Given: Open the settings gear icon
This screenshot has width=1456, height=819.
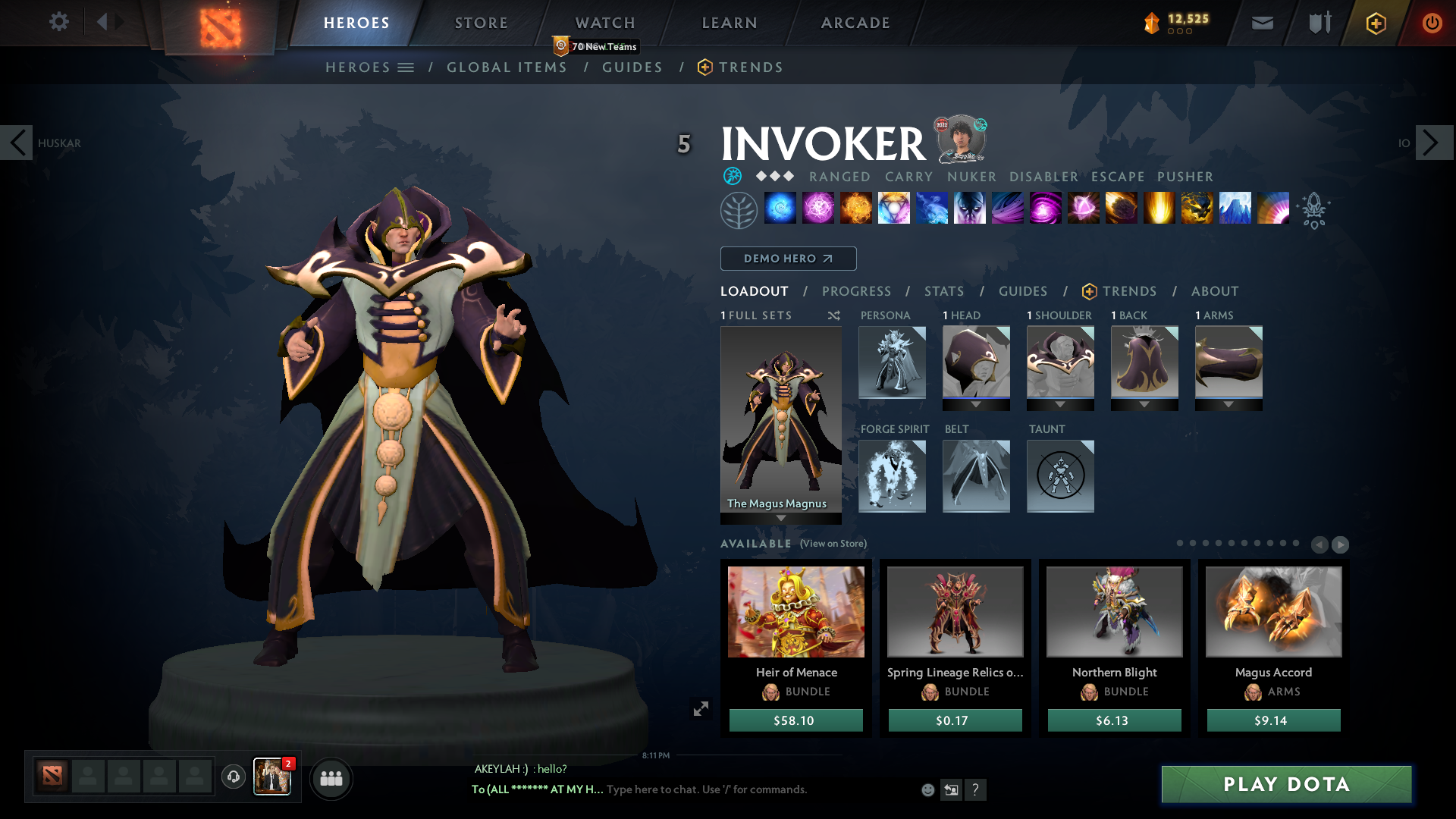Looking at the screenshot, I should point(59,22).
